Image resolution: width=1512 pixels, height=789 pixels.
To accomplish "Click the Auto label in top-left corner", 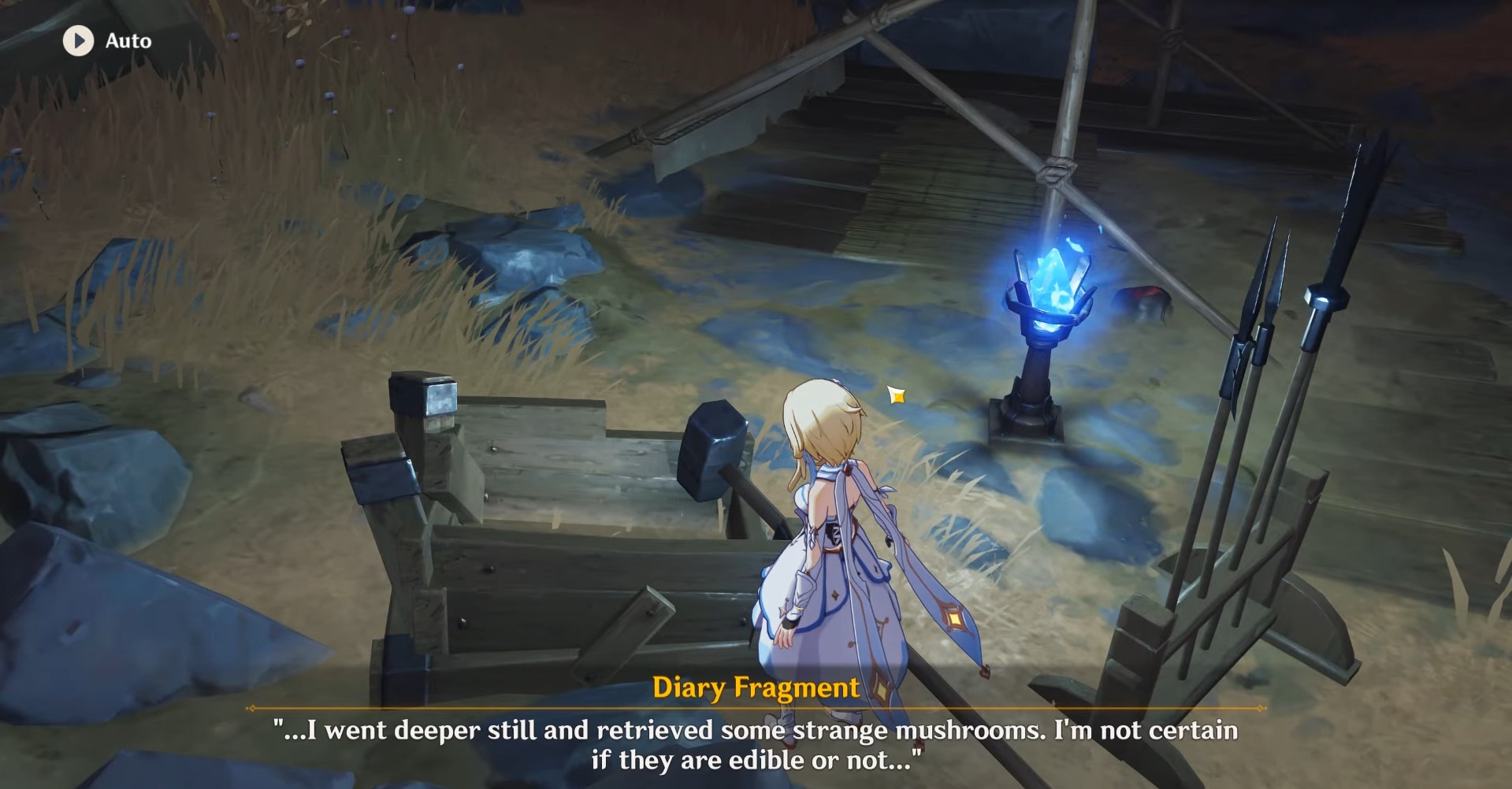I will [x=128, y=41].
